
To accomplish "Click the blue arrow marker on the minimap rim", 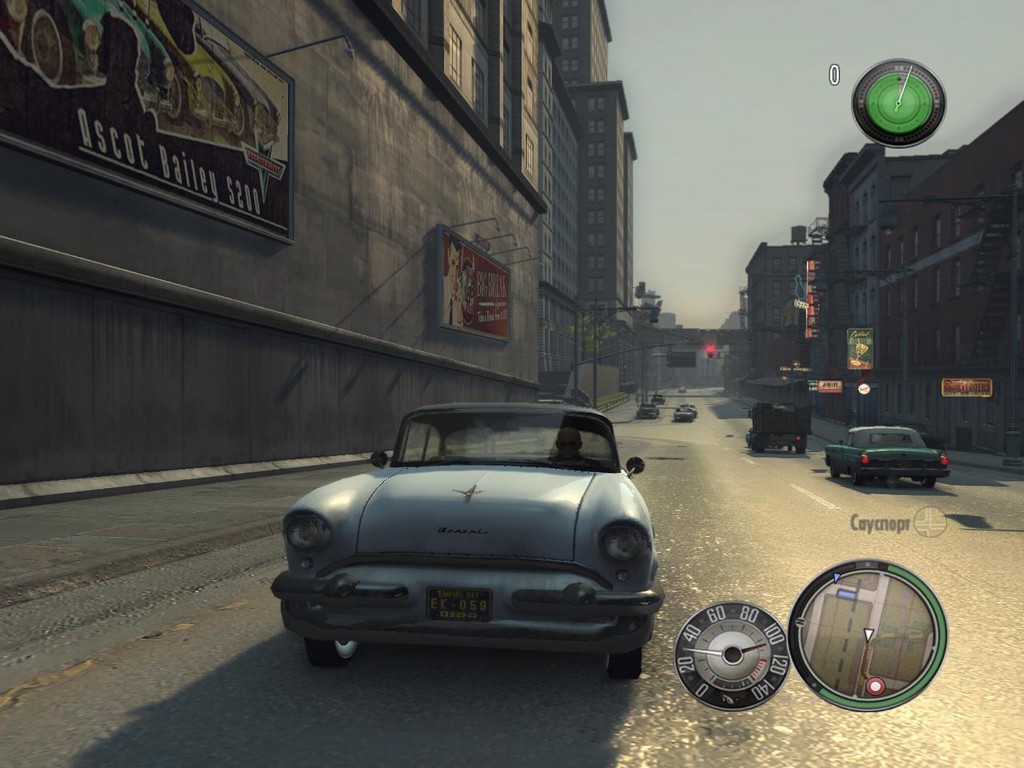I will pyautogui.click(x=835, y=577).
